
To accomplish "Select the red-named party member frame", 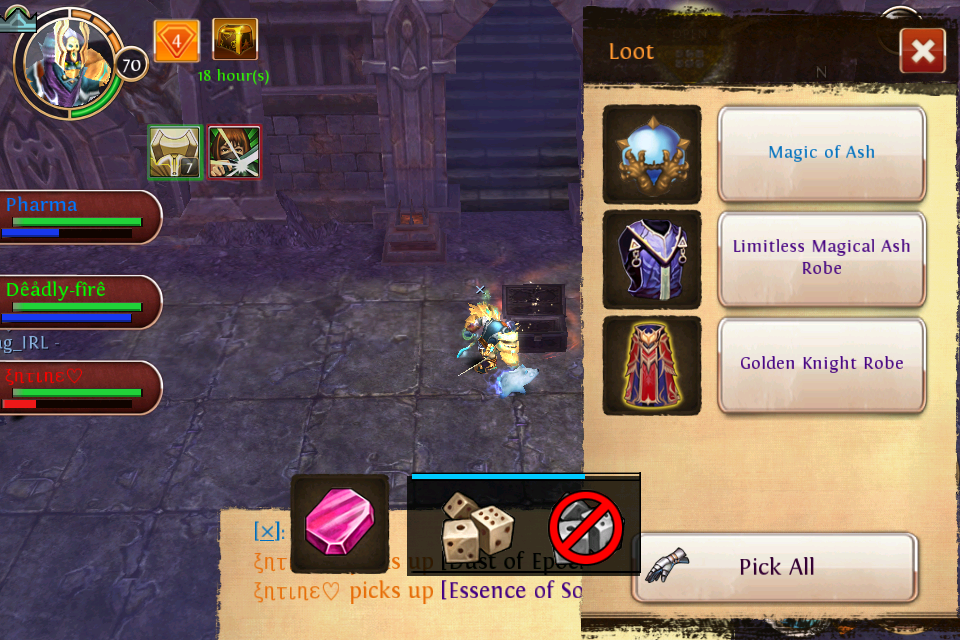I will pyautogui.click(x=78, y=387).
